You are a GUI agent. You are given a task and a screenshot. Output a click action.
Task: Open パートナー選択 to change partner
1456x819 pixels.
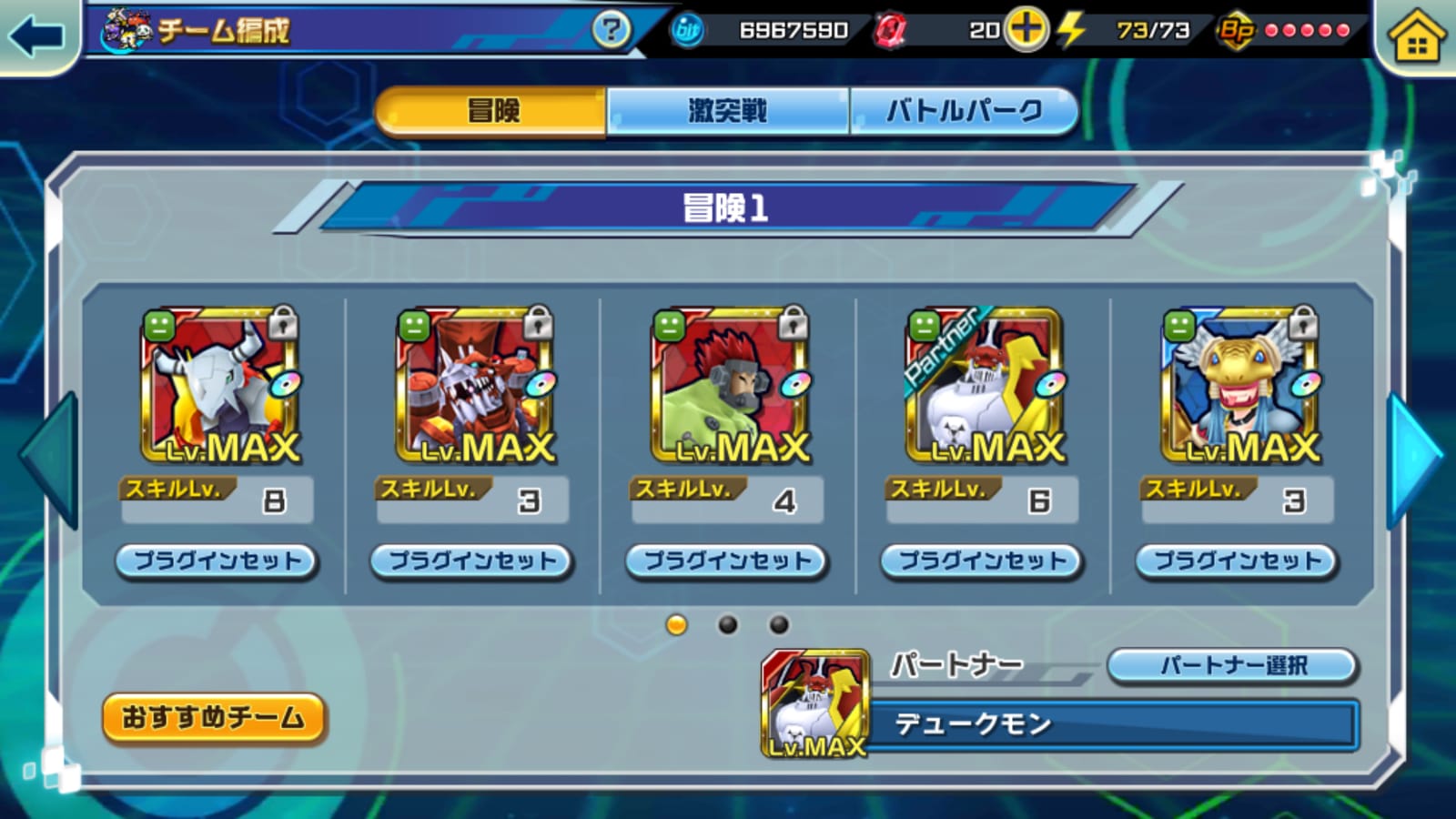(x=1232, y=665)
